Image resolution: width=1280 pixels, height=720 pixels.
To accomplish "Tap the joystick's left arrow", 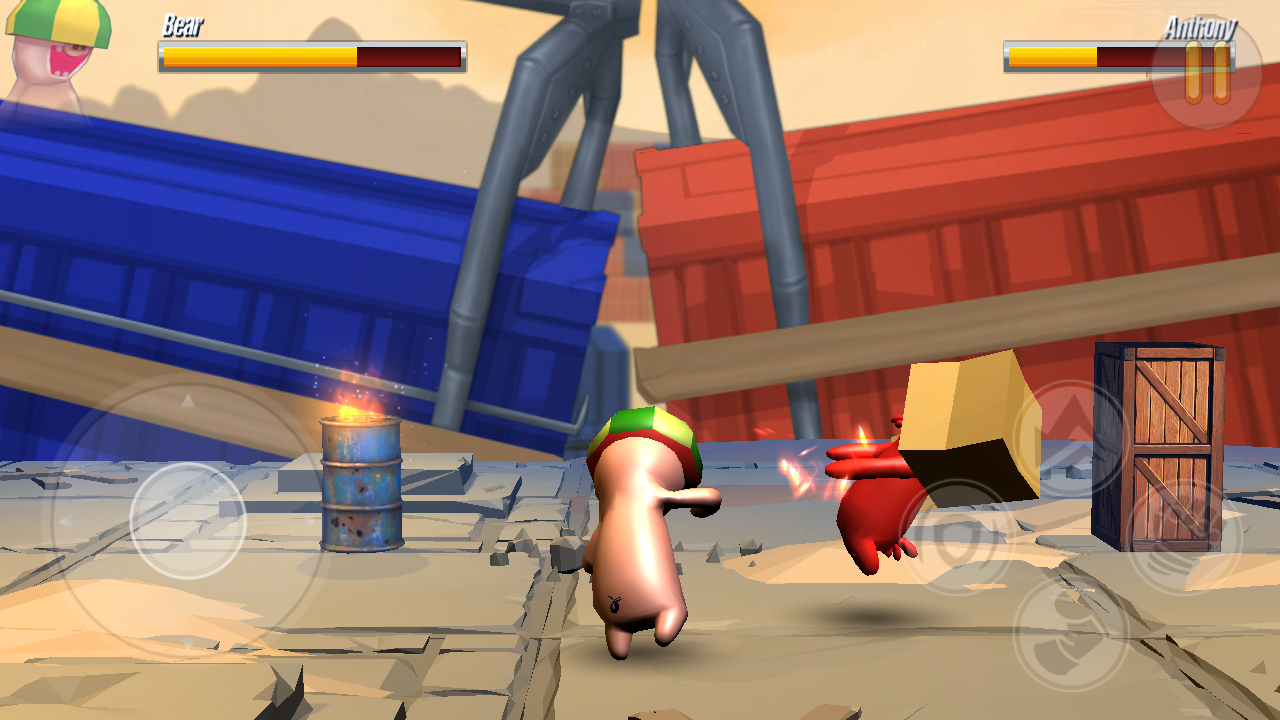I will [x=66, y=521].
